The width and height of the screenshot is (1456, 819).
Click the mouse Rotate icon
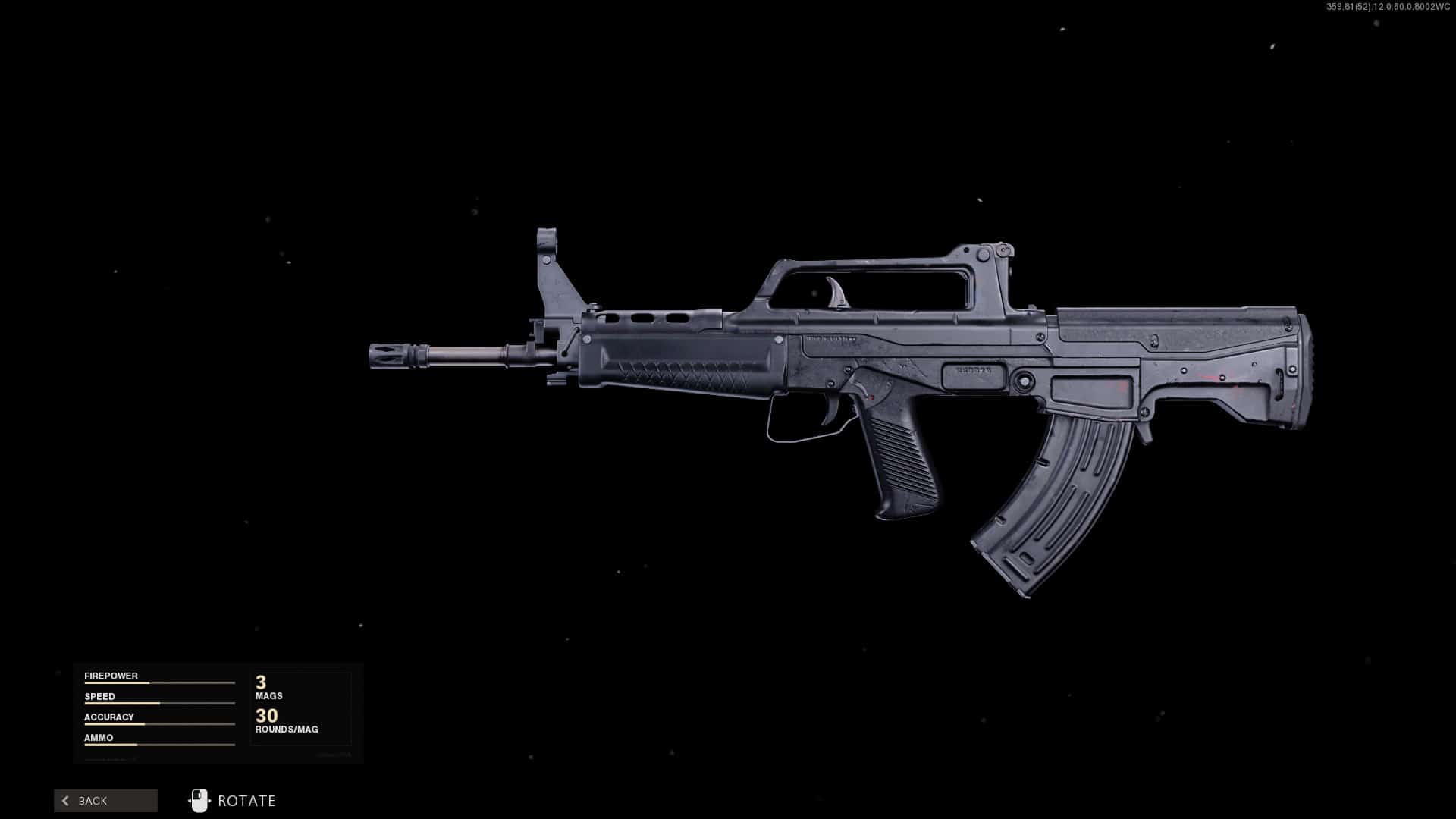(200, 800)
